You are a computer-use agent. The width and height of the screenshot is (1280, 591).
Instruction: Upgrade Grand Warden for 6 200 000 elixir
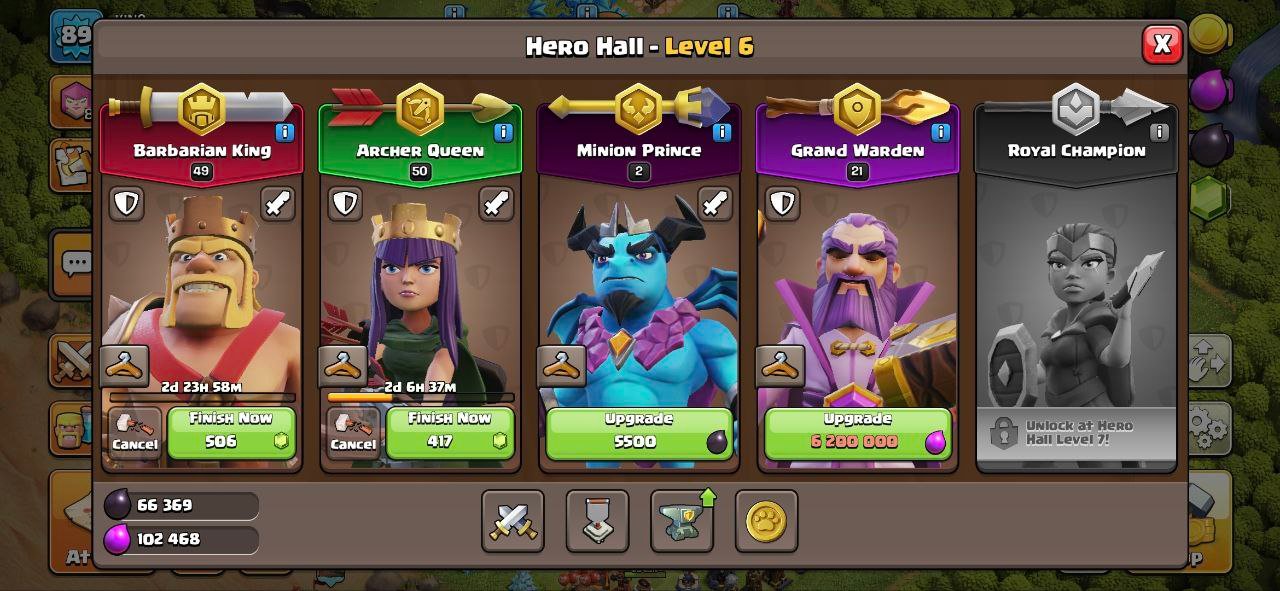pyautogui.click(x=857, y=432)
